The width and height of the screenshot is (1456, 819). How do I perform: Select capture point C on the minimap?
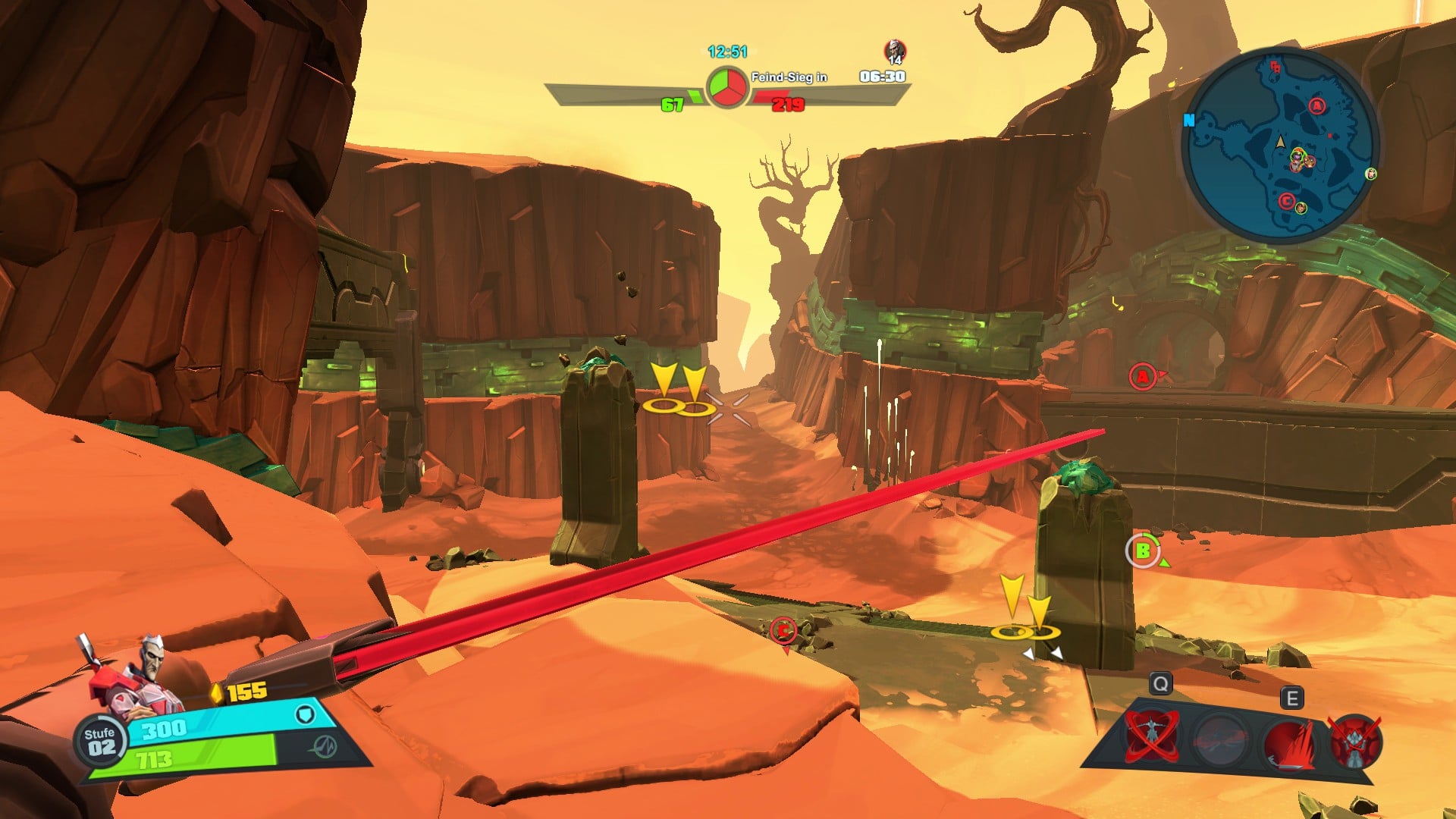pyautogui.click(x=1286, y=201)
